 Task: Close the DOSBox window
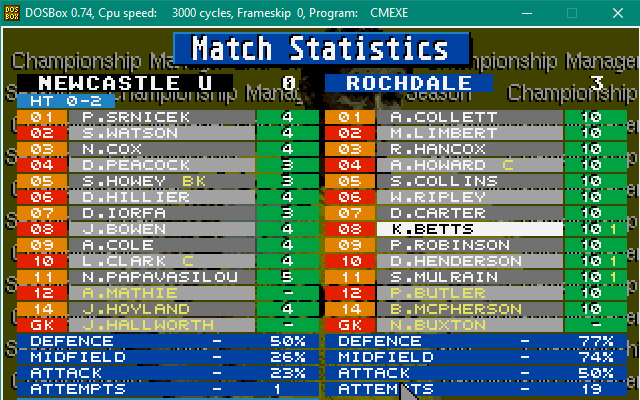tap(617, 13)
